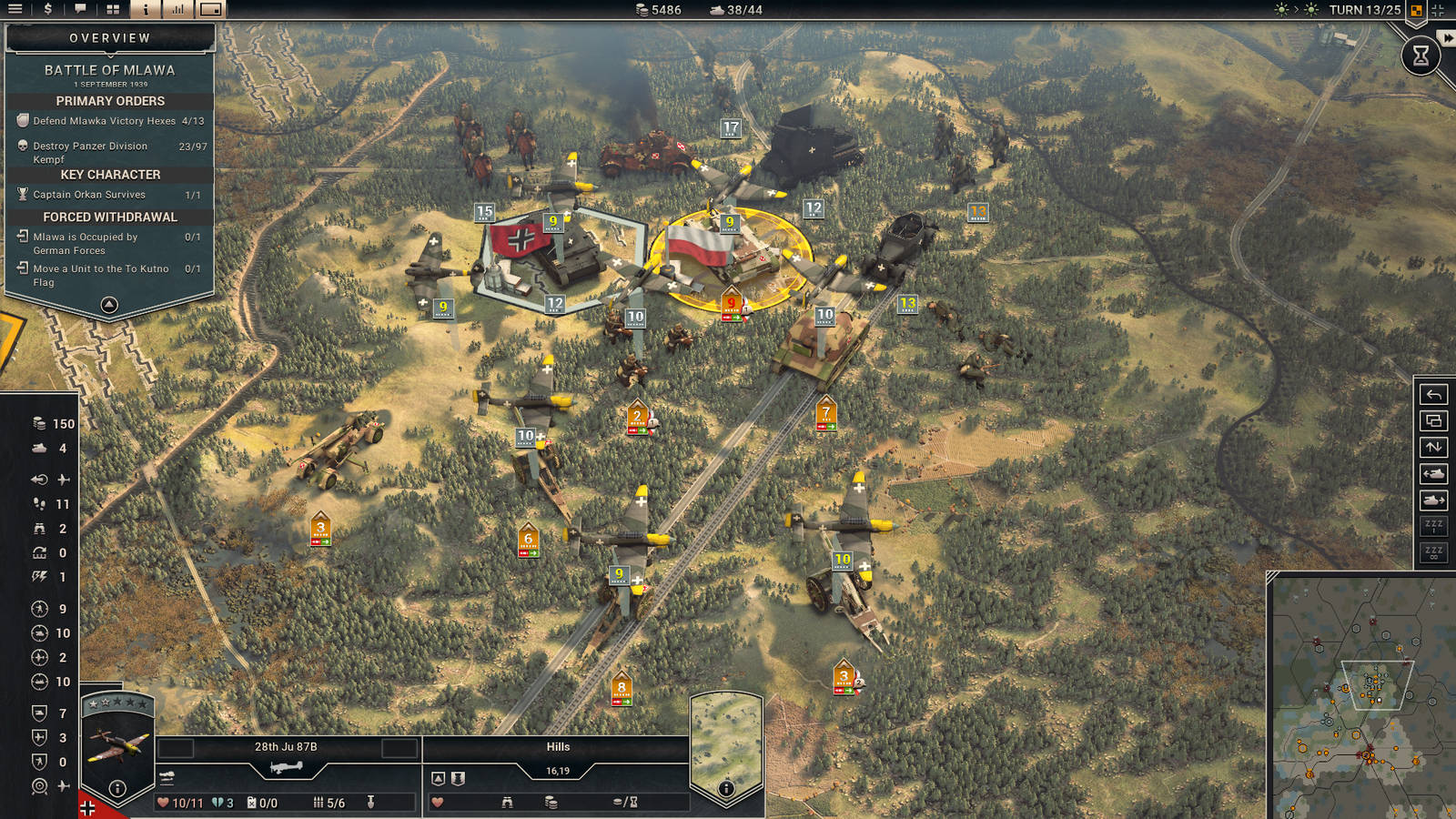This screenshot has width=1456, height=819.
Task: Click the shovel entrenchment icon in the unit panel
Action: [372, 803]
